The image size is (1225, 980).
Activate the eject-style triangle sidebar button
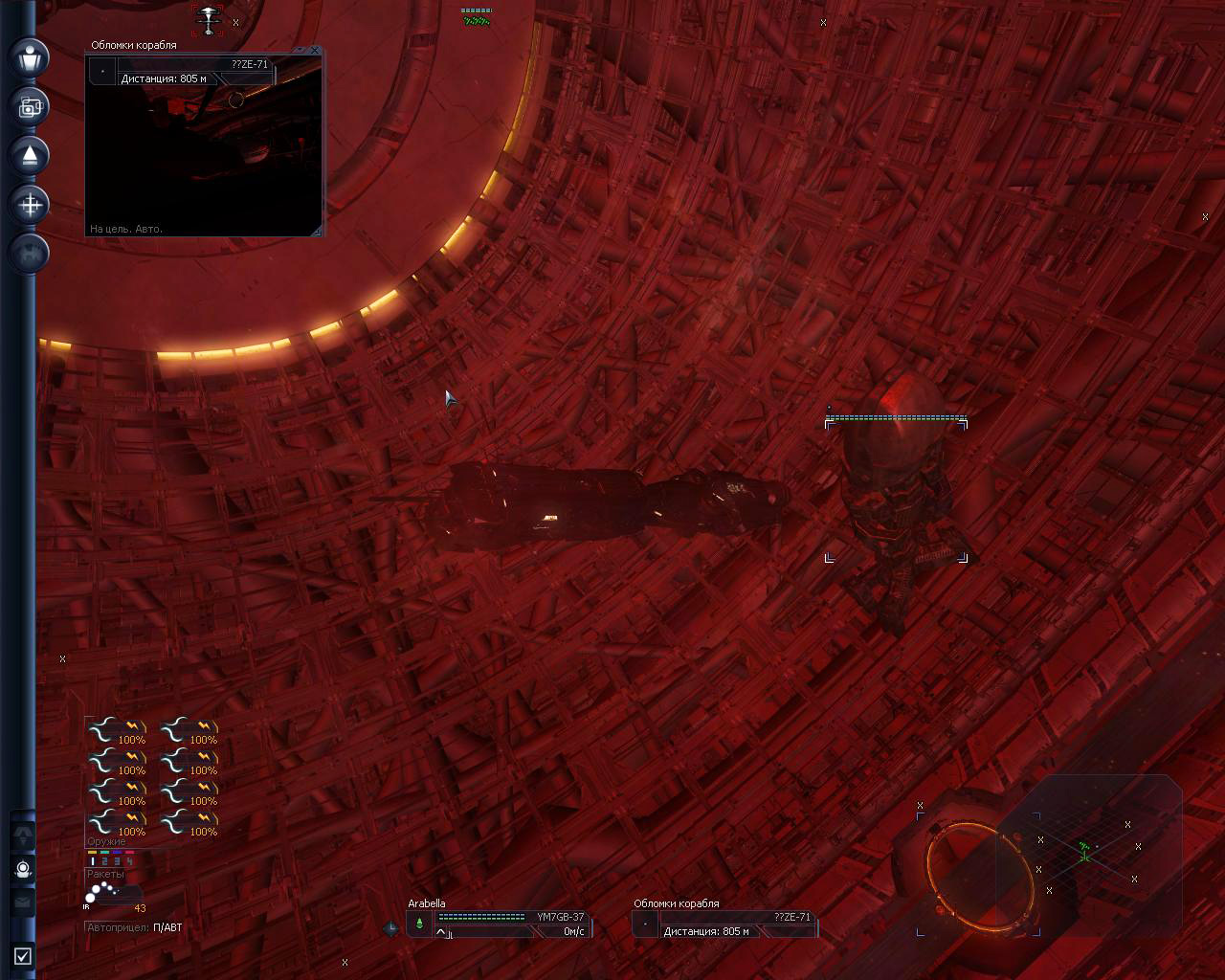[x=30, y=155]
